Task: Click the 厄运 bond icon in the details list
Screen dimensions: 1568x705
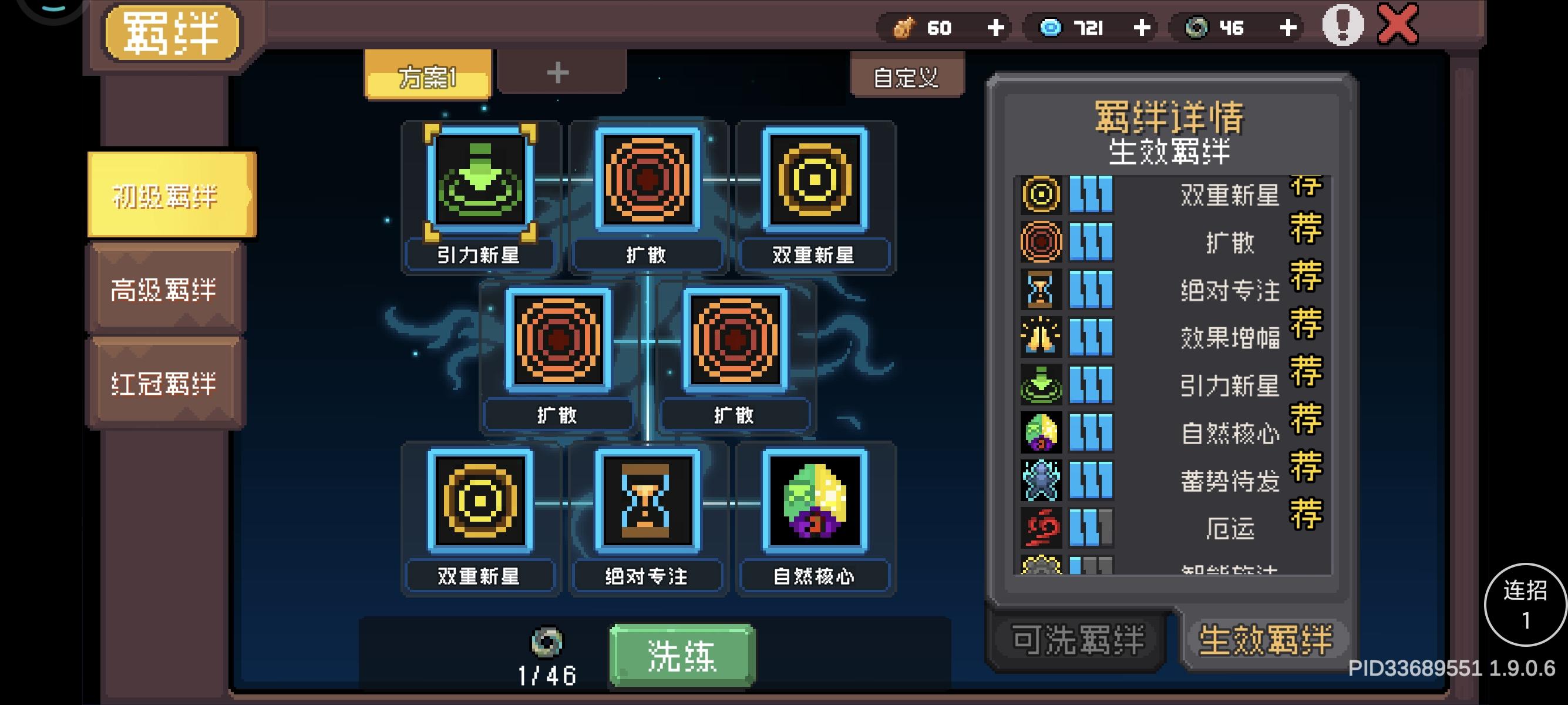Action: (x=1041, y=527)
